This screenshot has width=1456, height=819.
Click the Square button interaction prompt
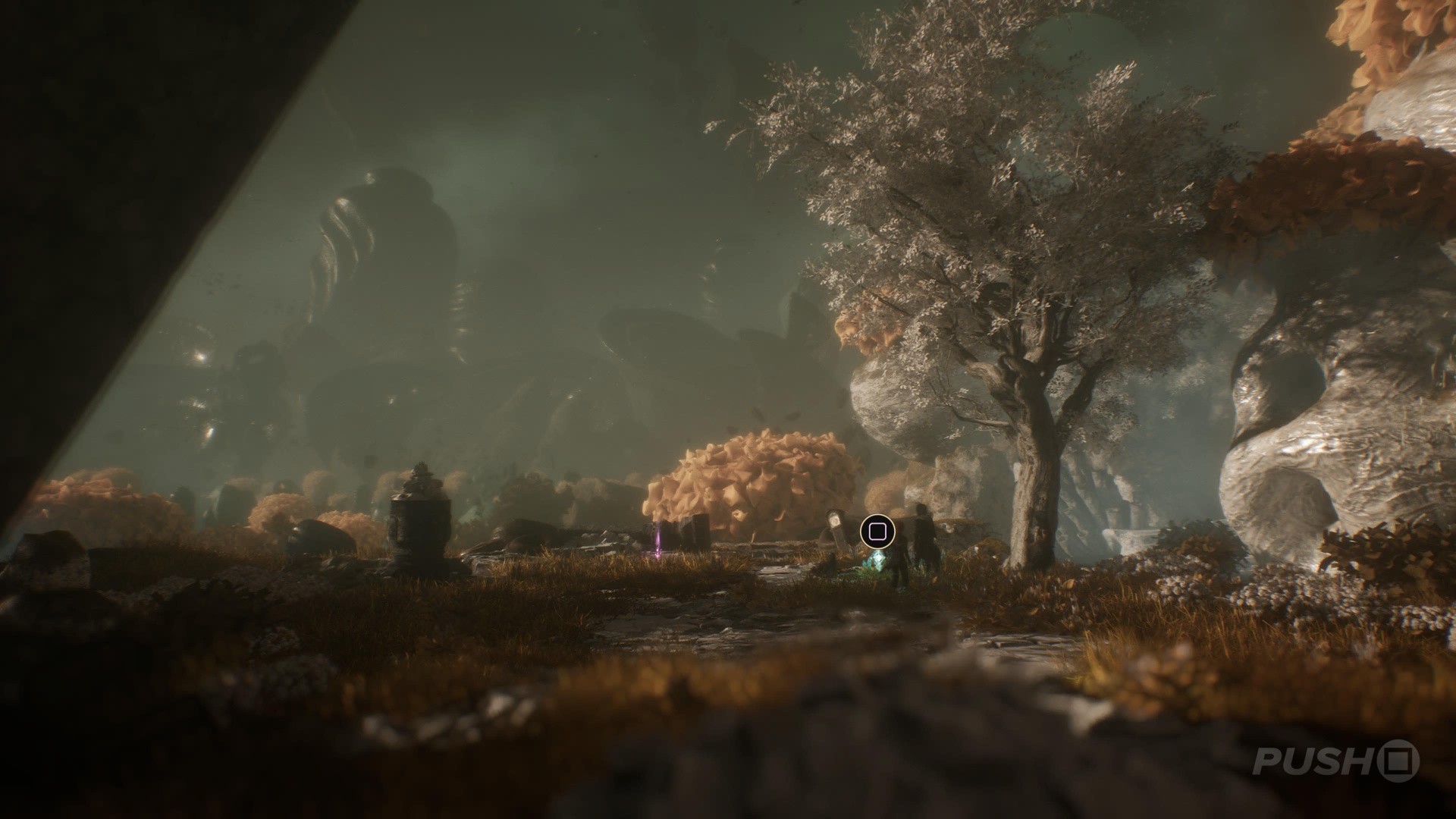point(877,531)
